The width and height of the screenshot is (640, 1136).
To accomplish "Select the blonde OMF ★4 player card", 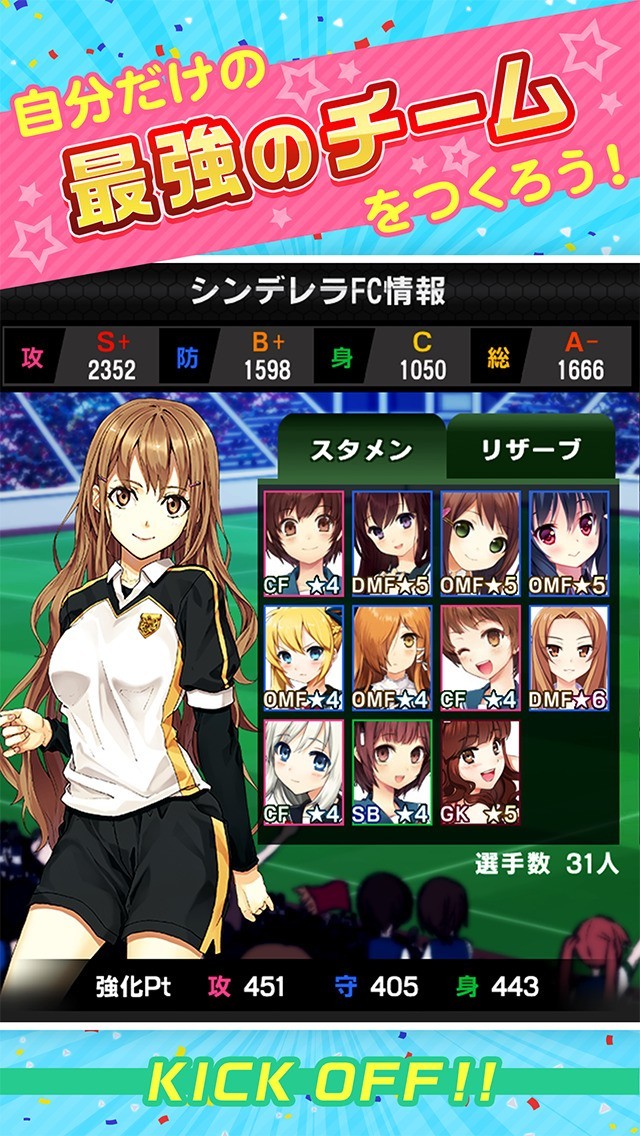I will tap(304, 658).
